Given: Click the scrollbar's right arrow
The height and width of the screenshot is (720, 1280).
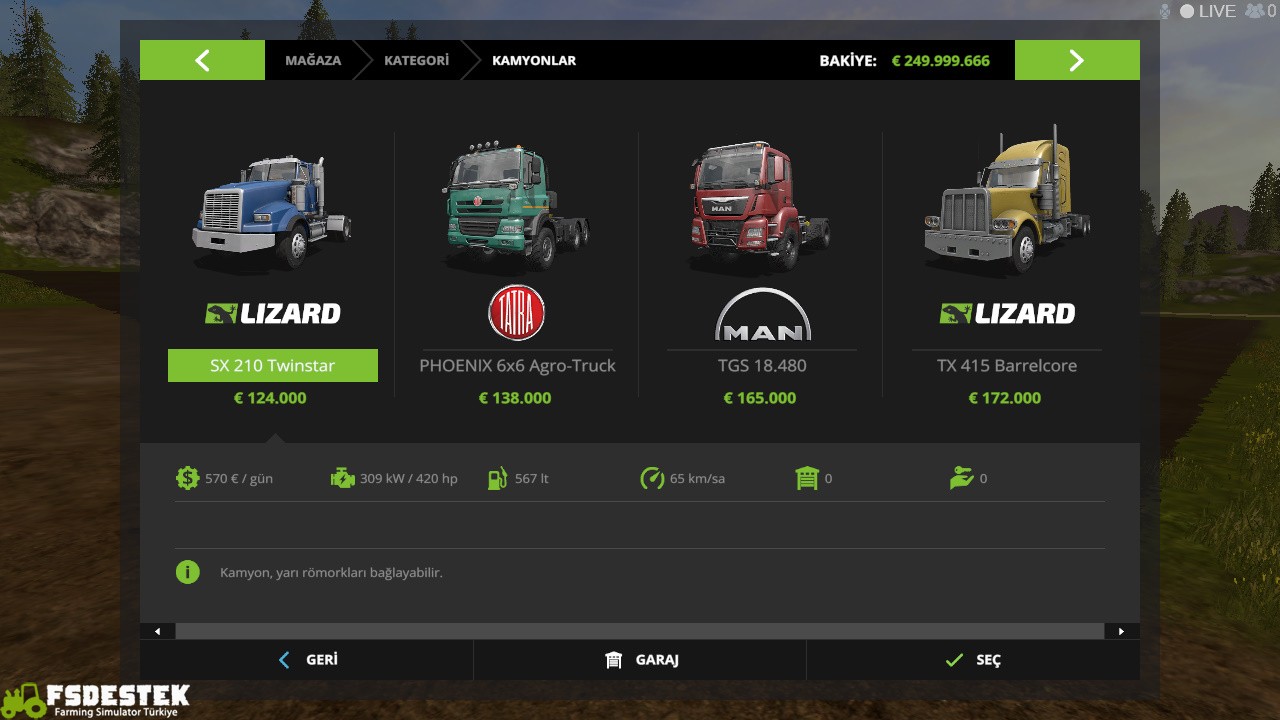Looking at the screenshot, I should (1121, 631).
